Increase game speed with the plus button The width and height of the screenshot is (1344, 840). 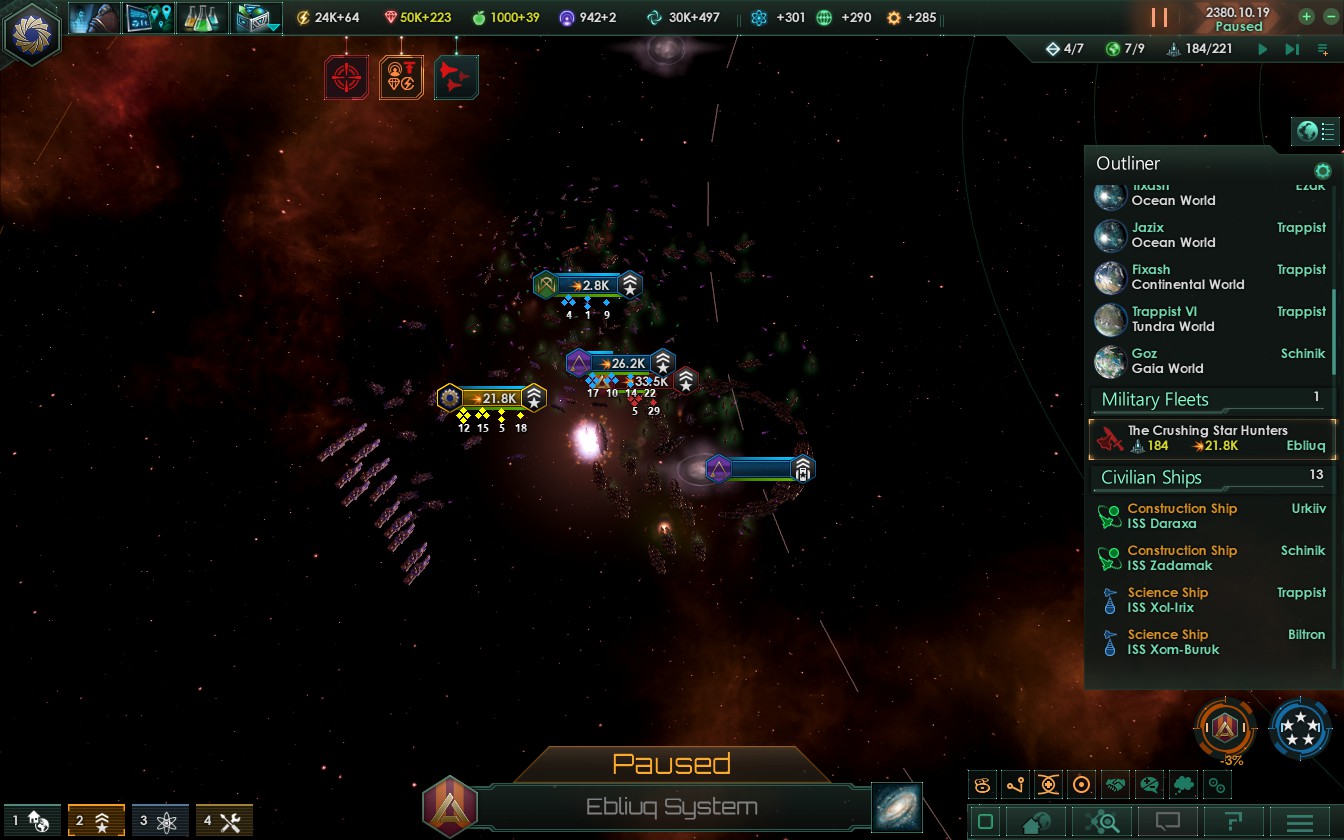point(1306,17)
